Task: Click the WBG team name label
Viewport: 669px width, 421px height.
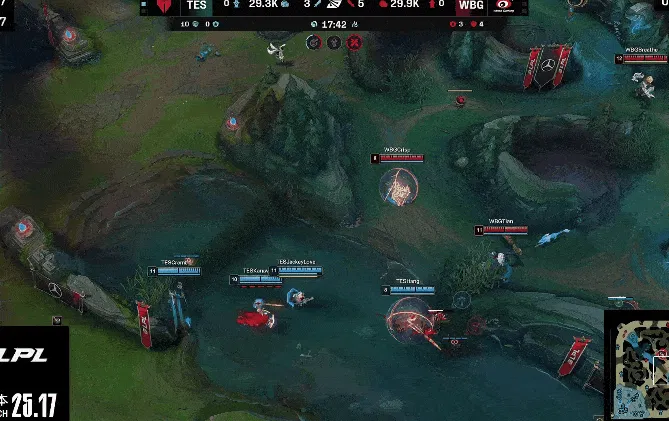Action: [x=469, y=5]
